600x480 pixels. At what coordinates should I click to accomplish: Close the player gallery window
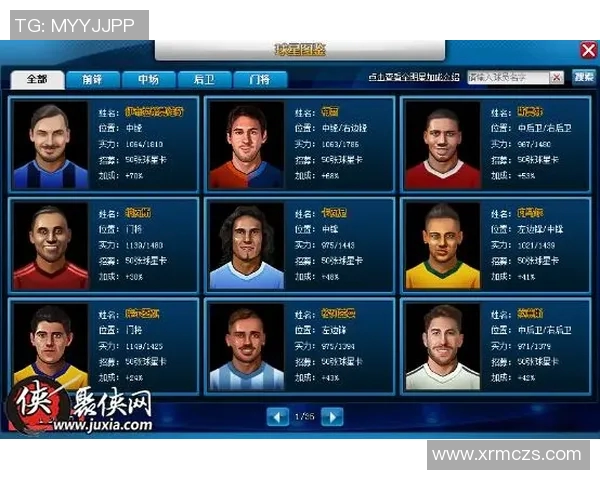coord(588,50)
